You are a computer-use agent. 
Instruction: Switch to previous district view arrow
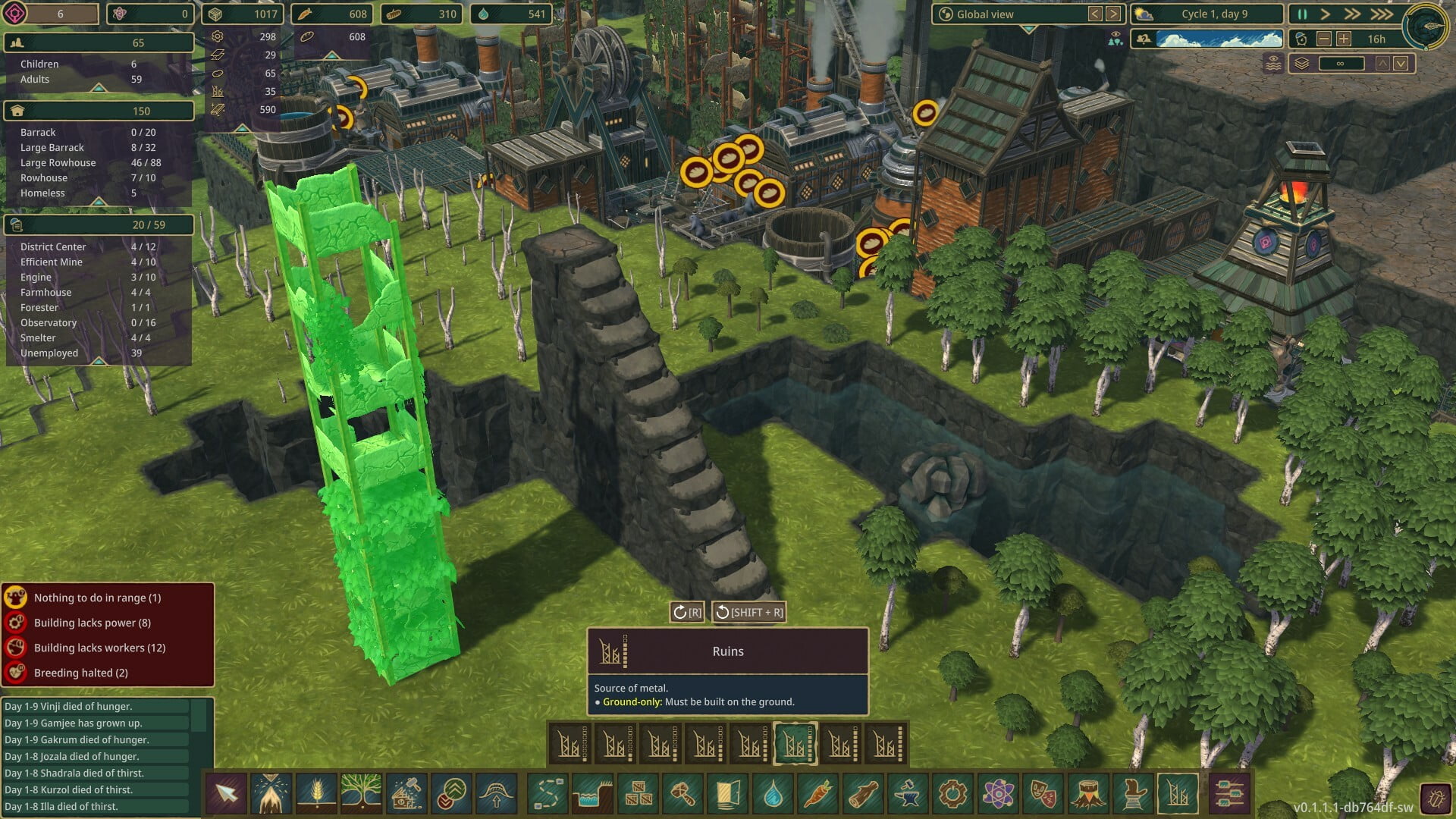(x=1095, y=14)
